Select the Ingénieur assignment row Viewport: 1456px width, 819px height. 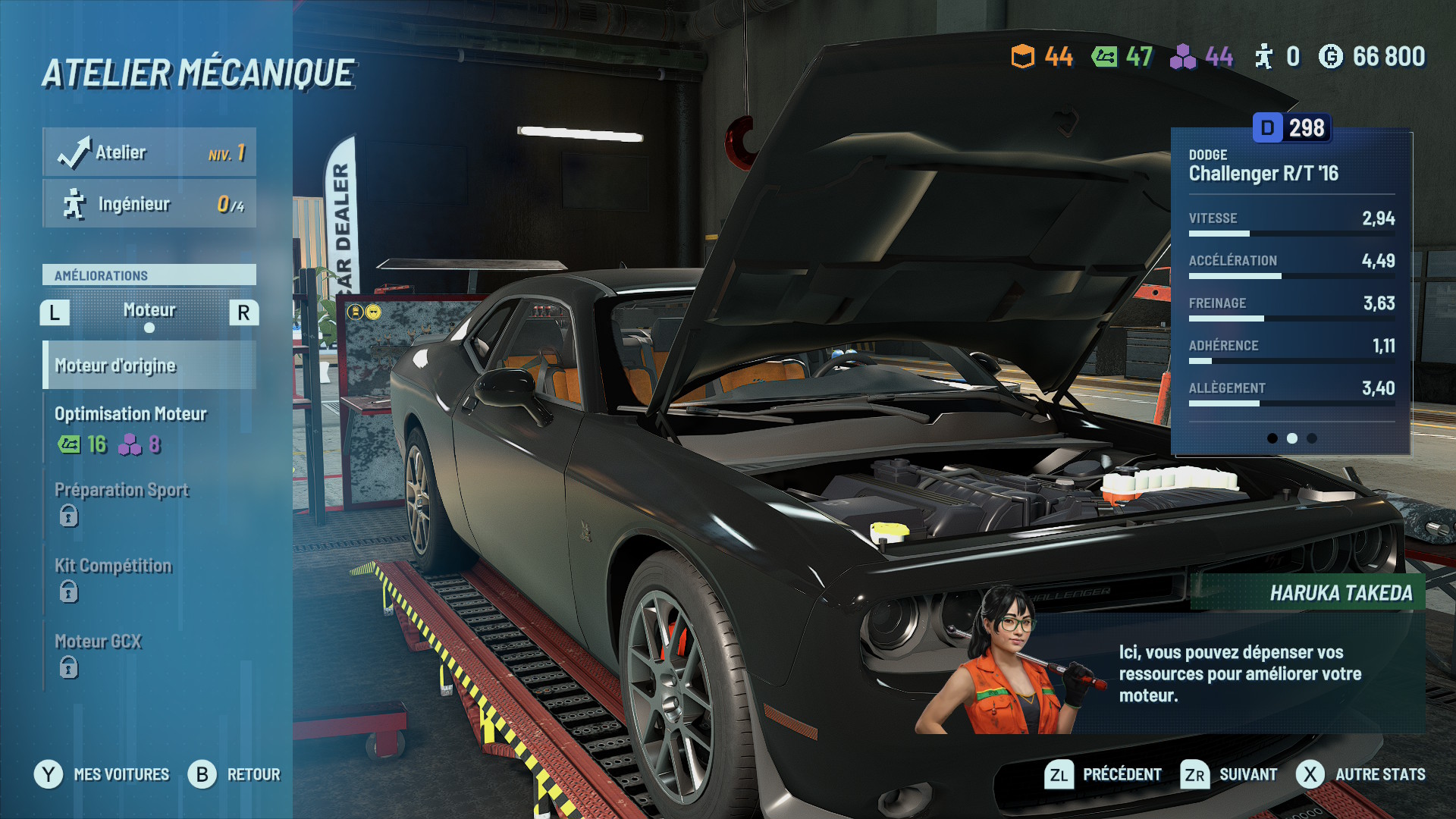point(149,204)
